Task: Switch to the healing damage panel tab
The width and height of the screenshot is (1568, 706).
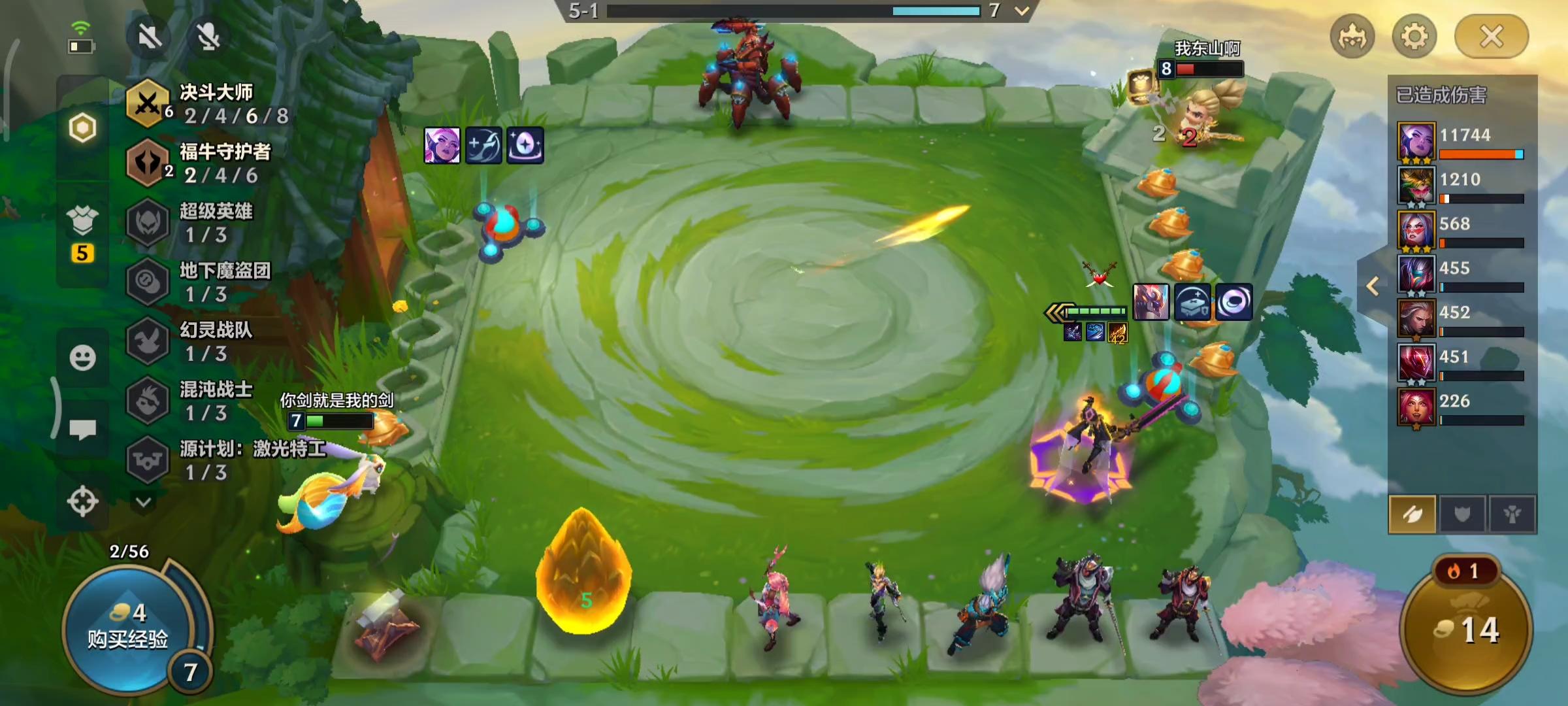Action: pos(1512,515)
